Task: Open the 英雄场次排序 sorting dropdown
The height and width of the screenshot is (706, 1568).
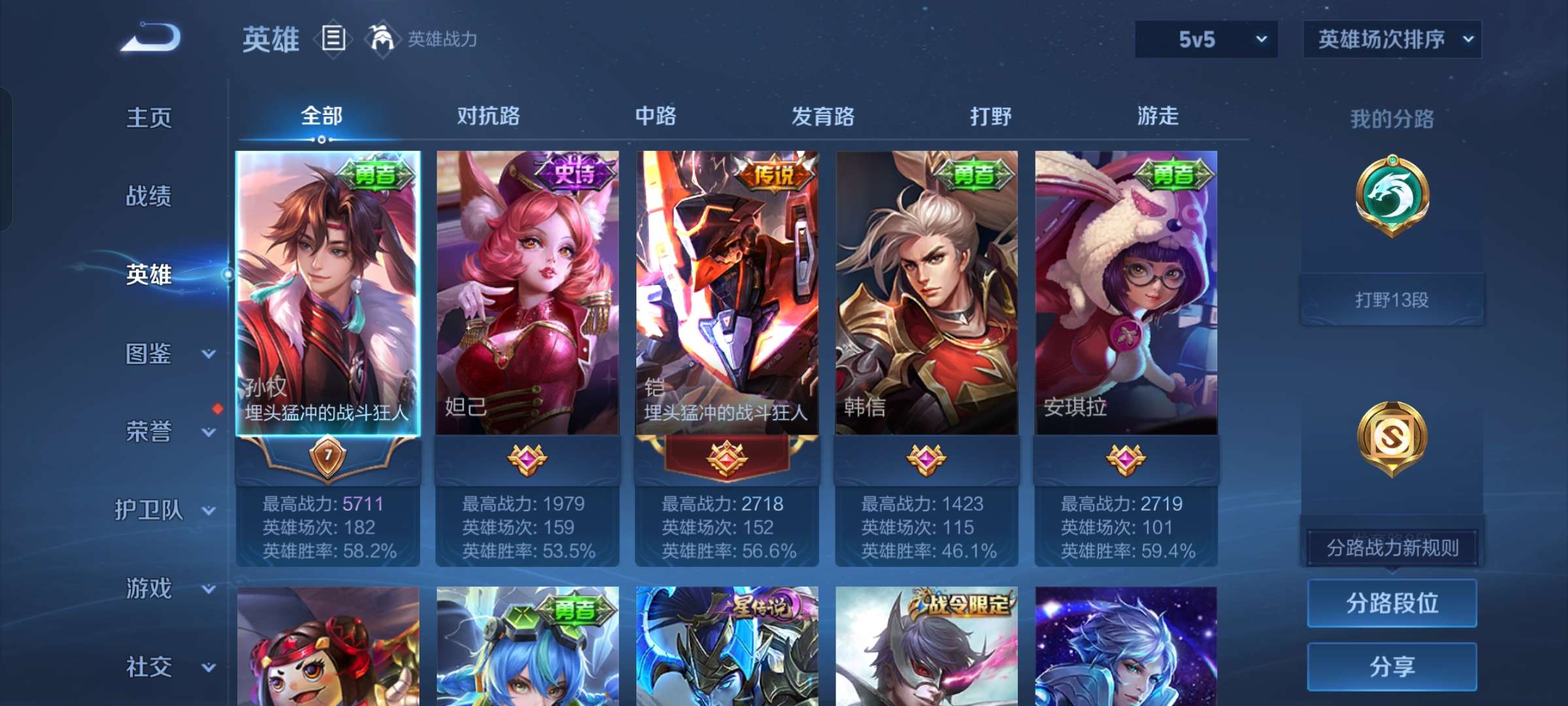Action: coord(1392,39)
